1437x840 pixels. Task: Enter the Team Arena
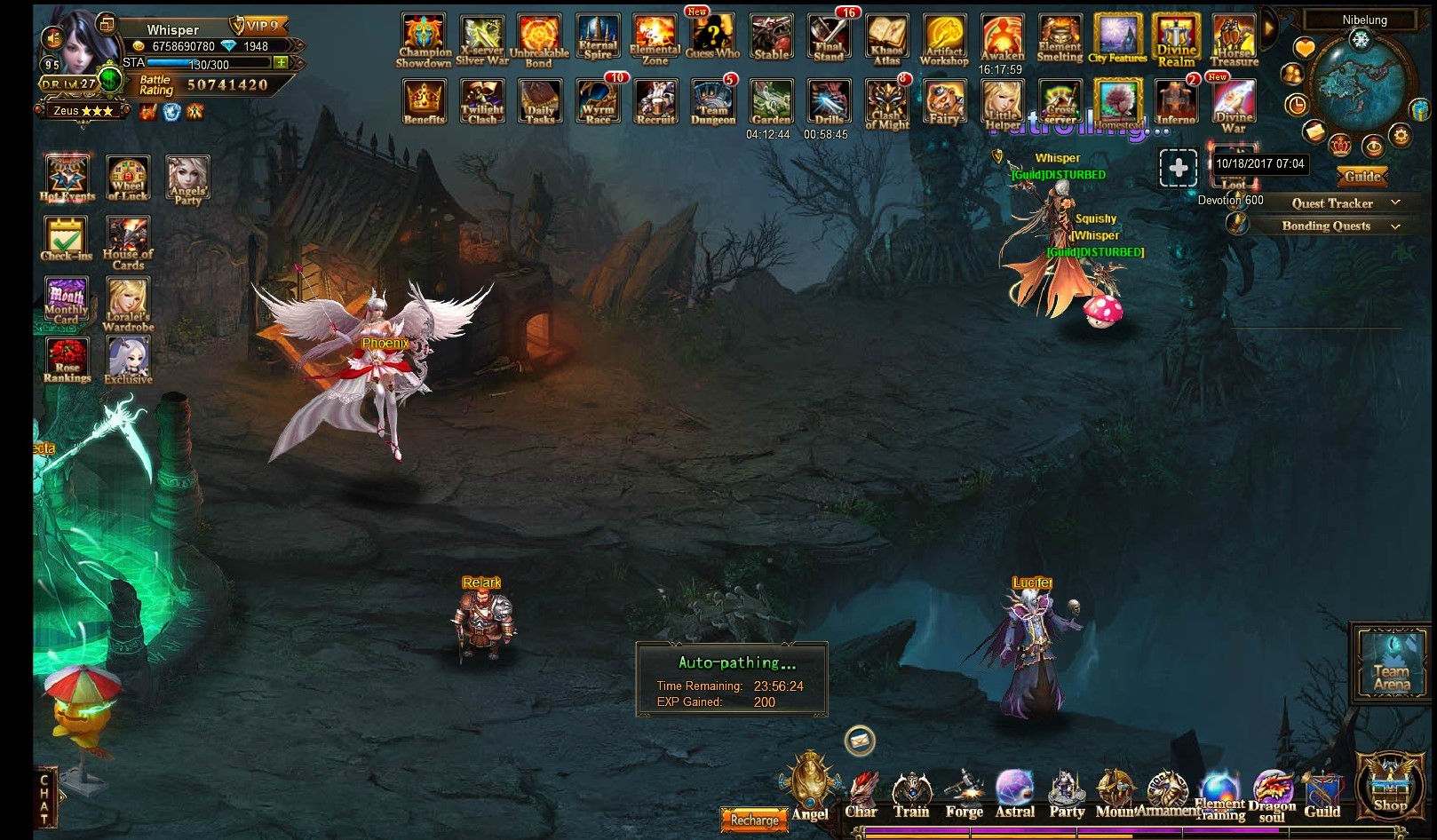point(1391,662)
